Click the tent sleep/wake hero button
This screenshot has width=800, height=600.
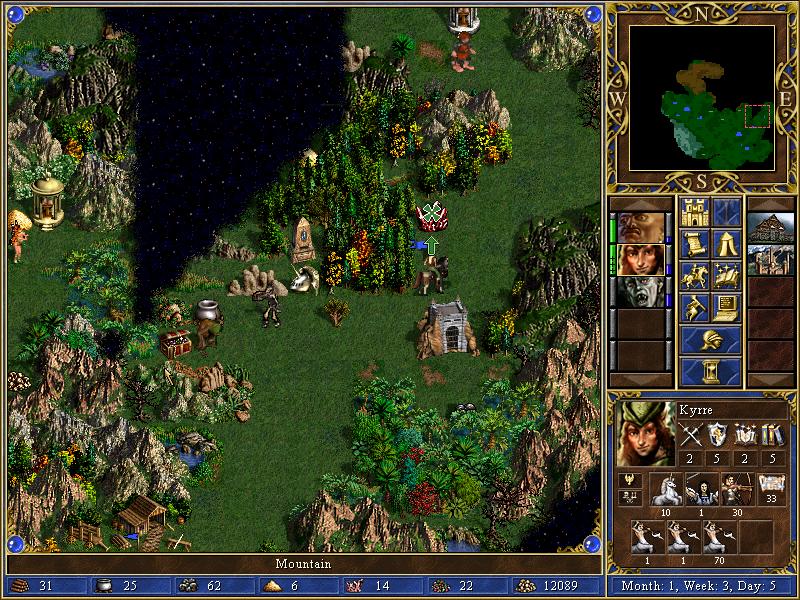coord(727,243)
